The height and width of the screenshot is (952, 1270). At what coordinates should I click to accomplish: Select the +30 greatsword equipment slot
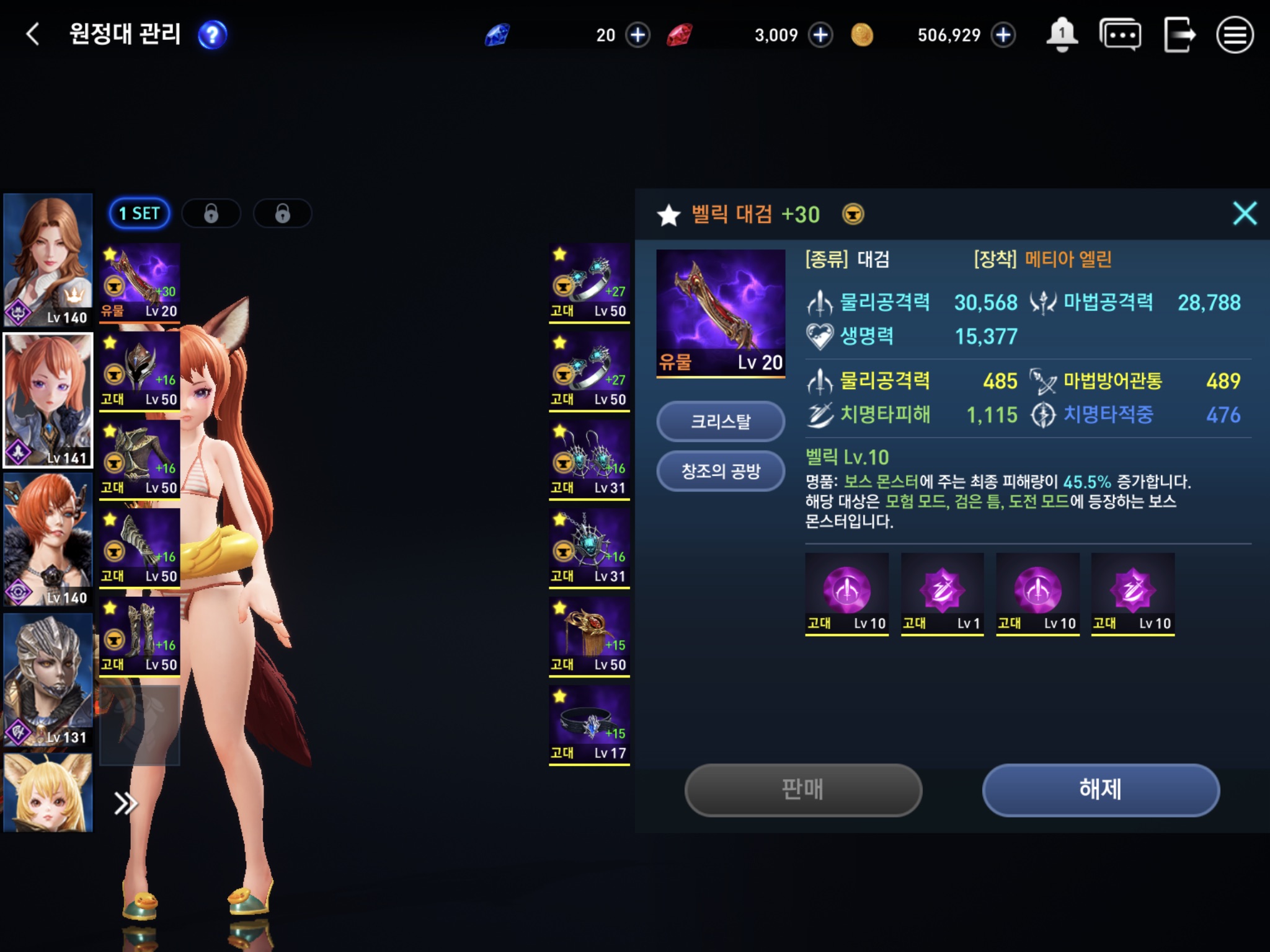(140, 282)
